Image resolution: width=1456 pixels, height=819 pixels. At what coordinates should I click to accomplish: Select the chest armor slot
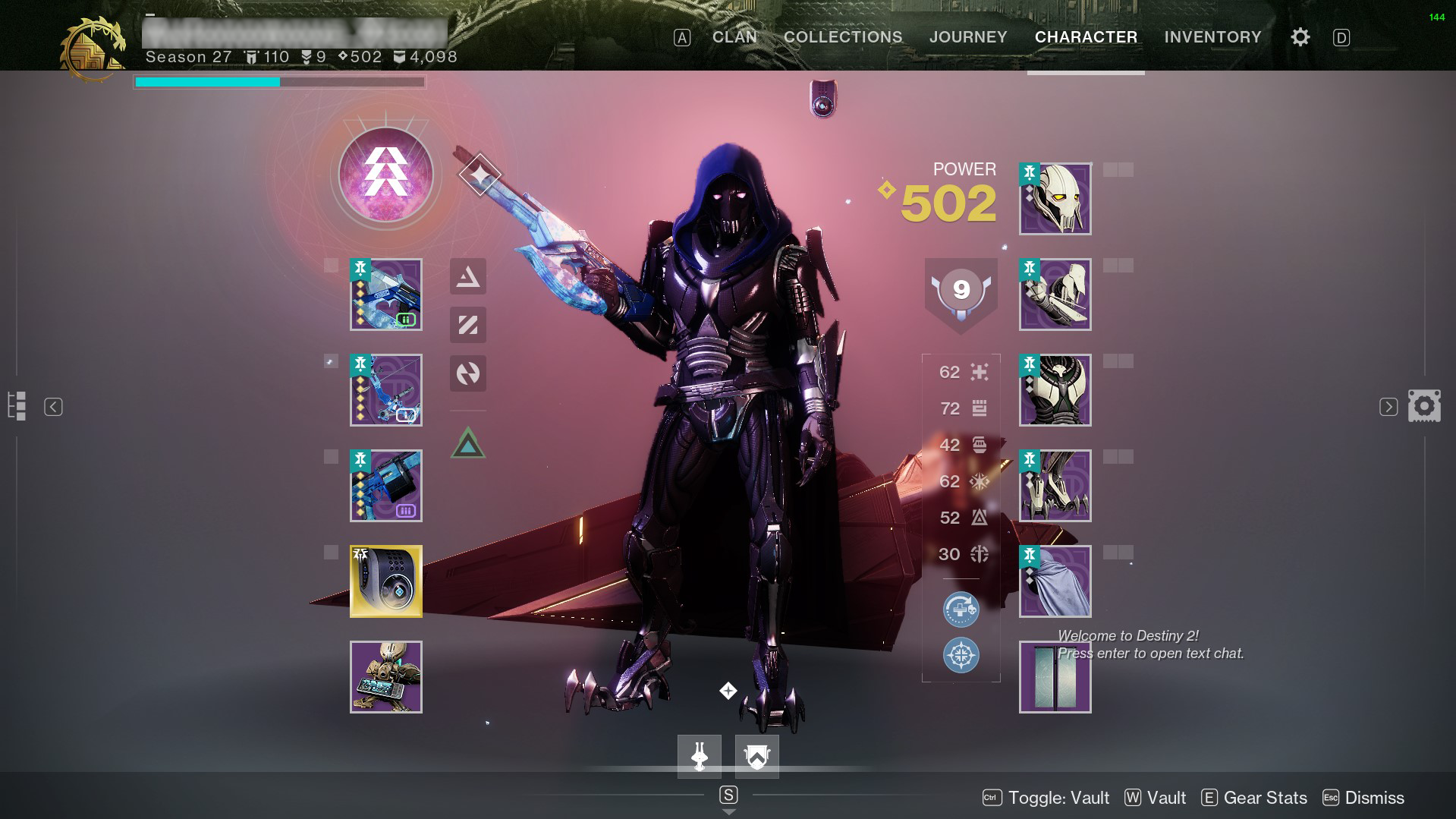point(1055,390)
